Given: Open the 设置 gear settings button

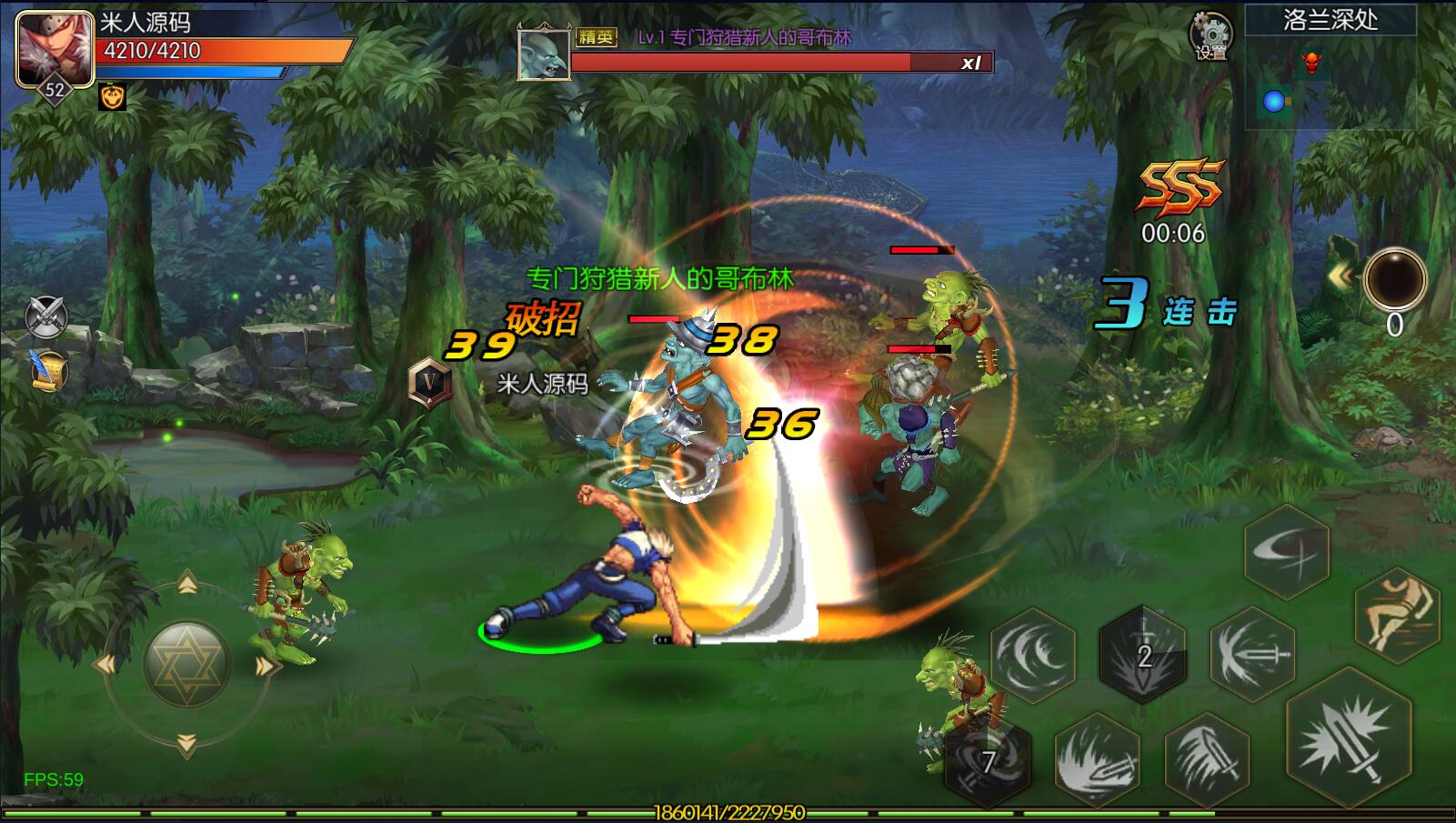Looking at the screenshot, I should click(x=1210, y=36).
